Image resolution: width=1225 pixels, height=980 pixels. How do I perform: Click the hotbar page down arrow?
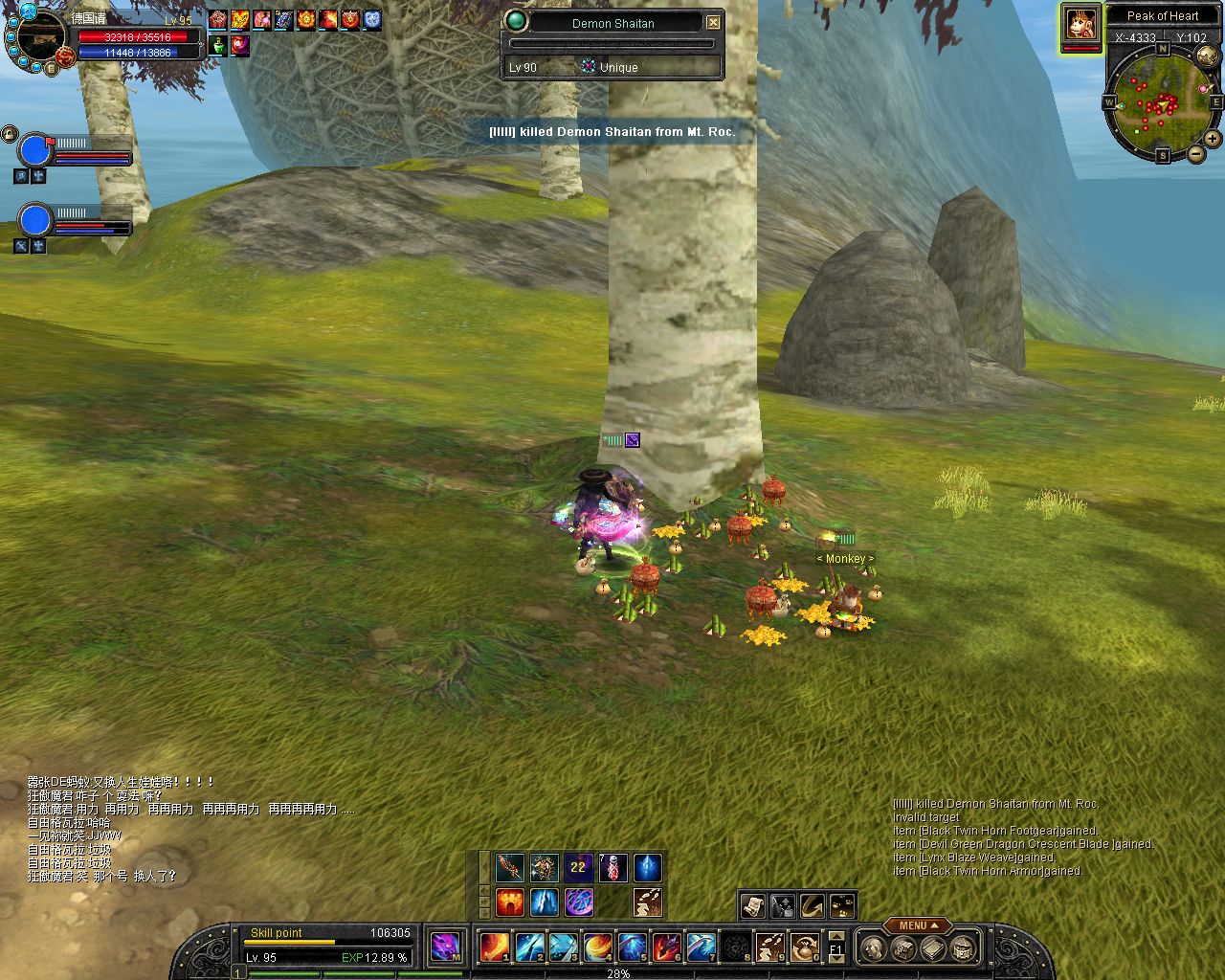[x=836, y=959]
